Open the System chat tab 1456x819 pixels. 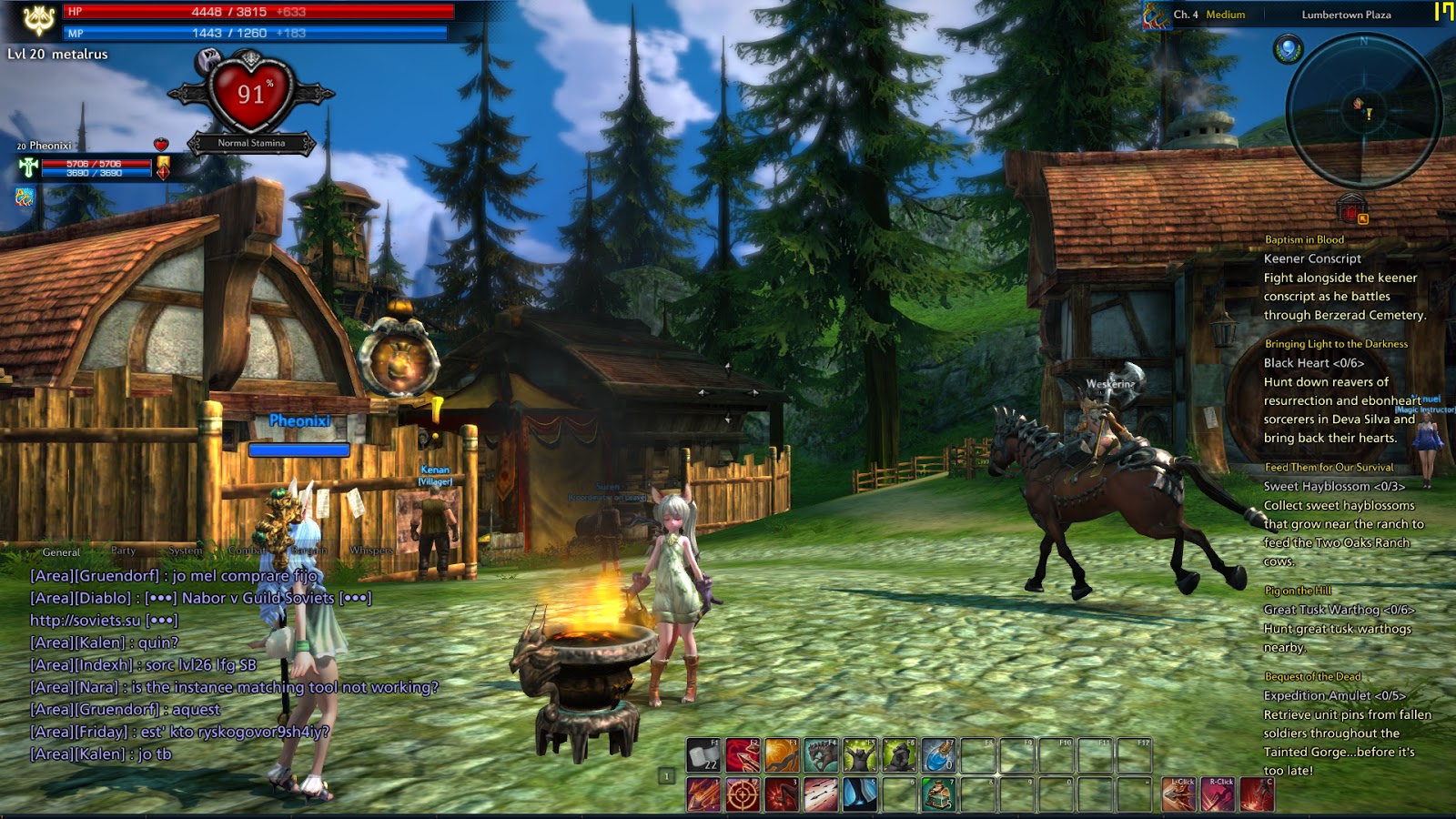click(186, 551)
